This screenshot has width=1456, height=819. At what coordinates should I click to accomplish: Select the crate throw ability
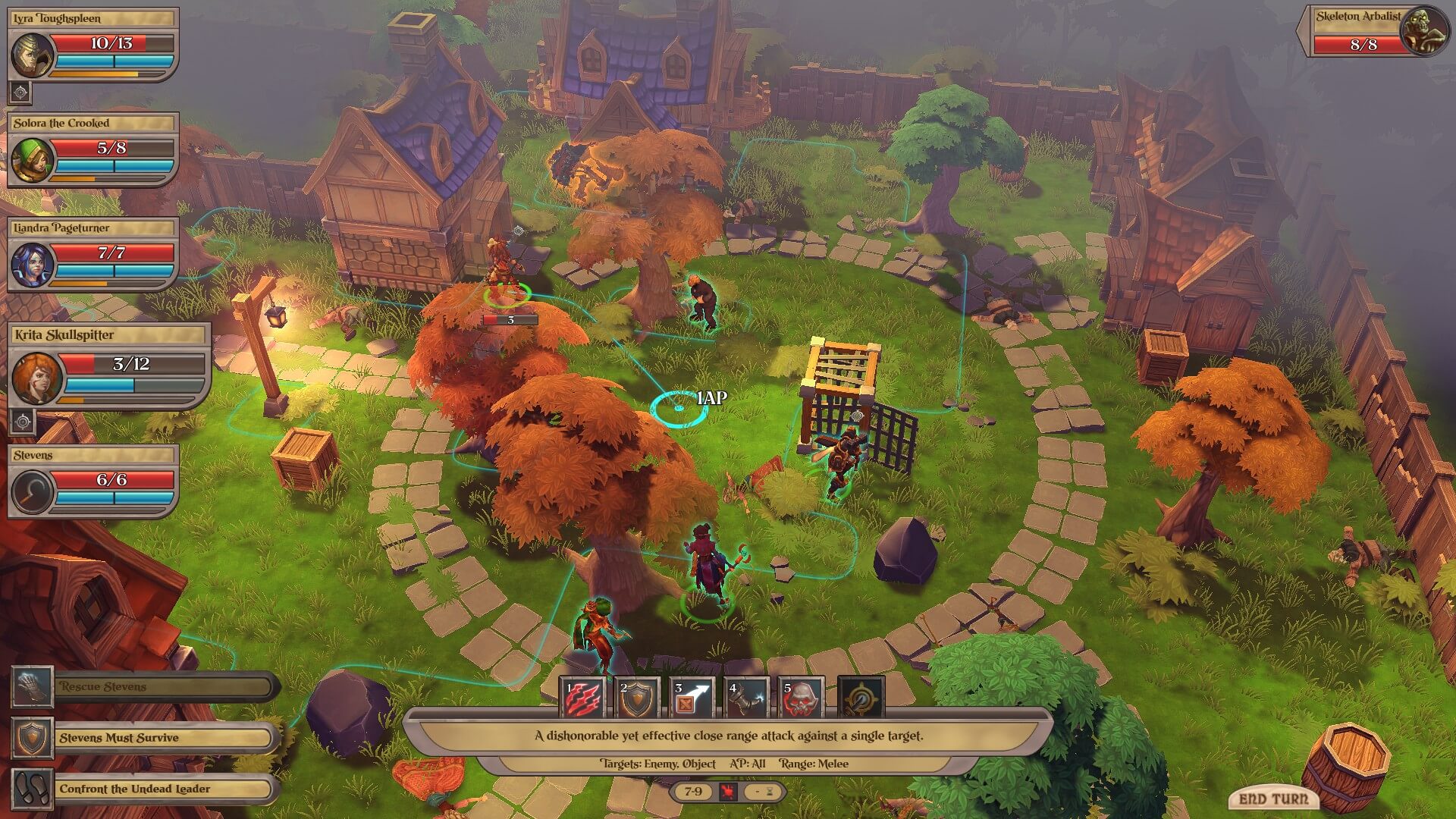692,698
